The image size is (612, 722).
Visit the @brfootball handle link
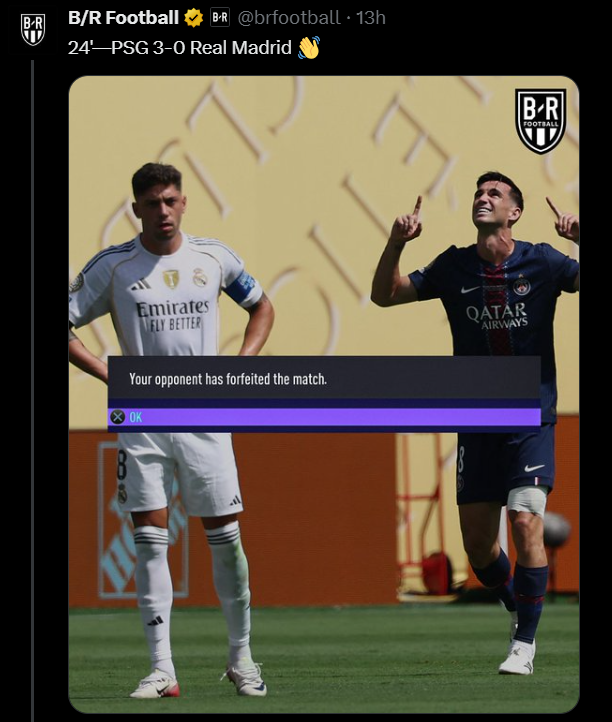(288, 18)
